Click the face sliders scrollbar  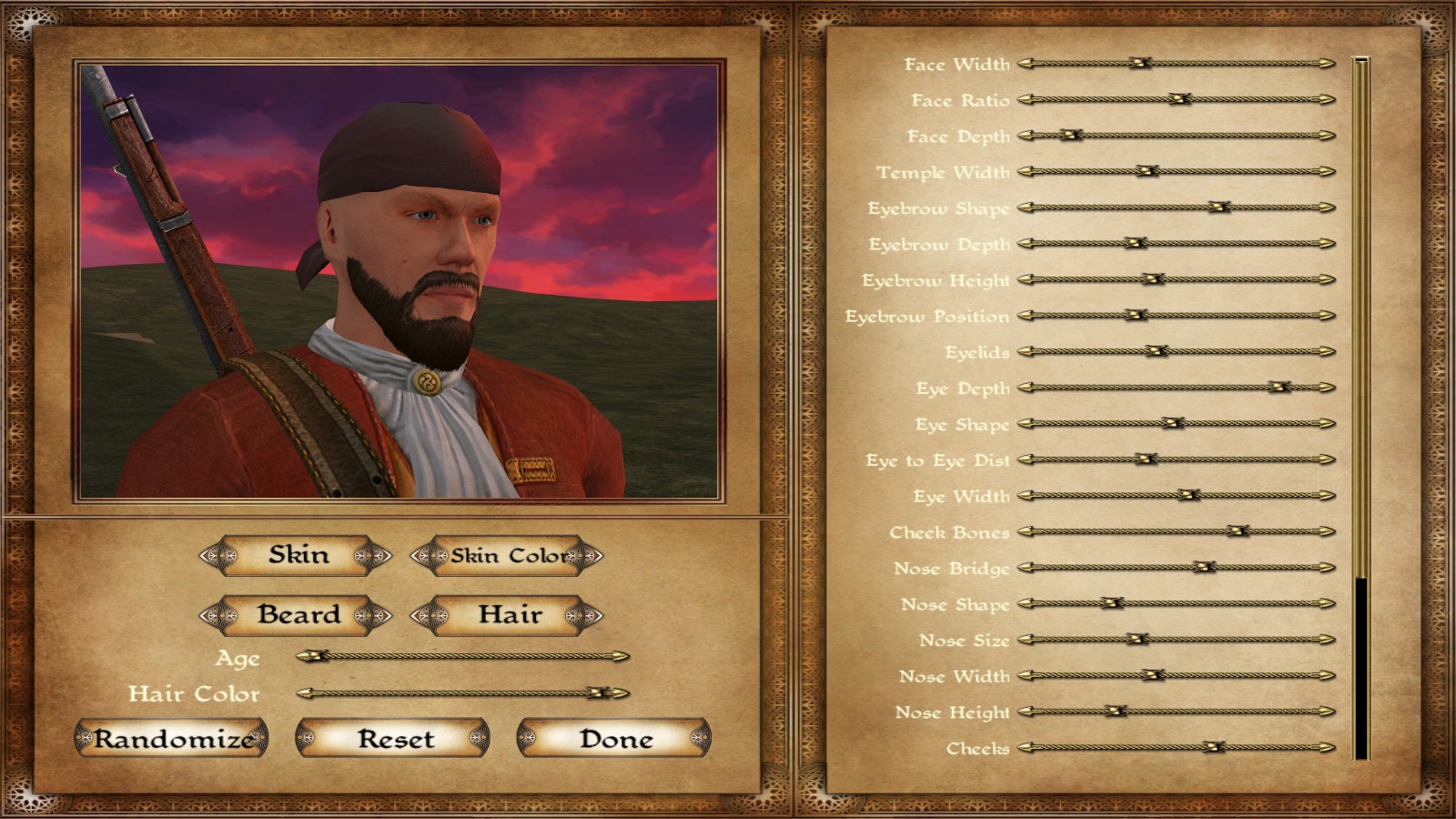(1360, 409)
